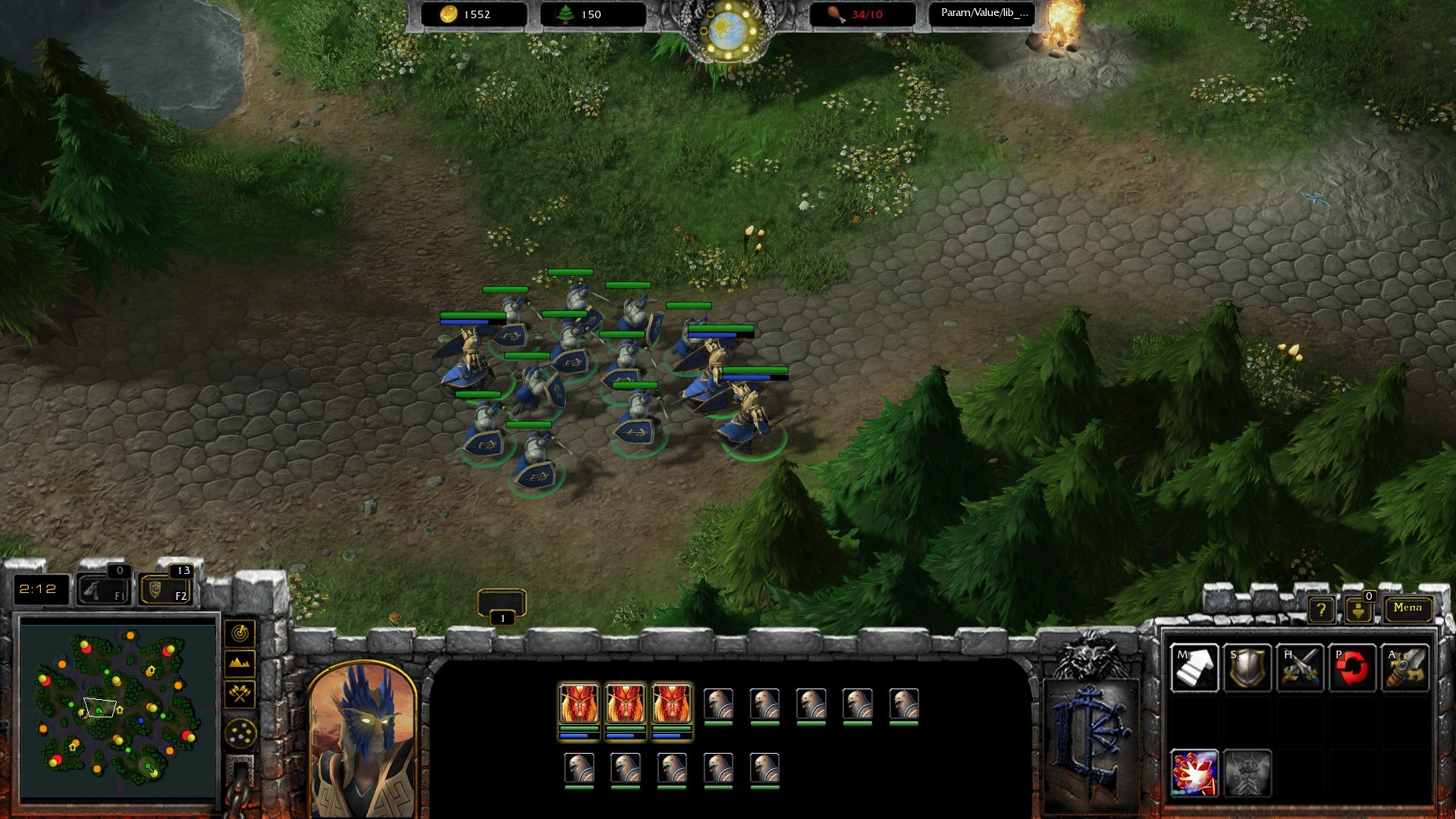Click the hero portrait with blue feathers
The width and height of the screenshot is (1456, 819).
click(363, 739)
